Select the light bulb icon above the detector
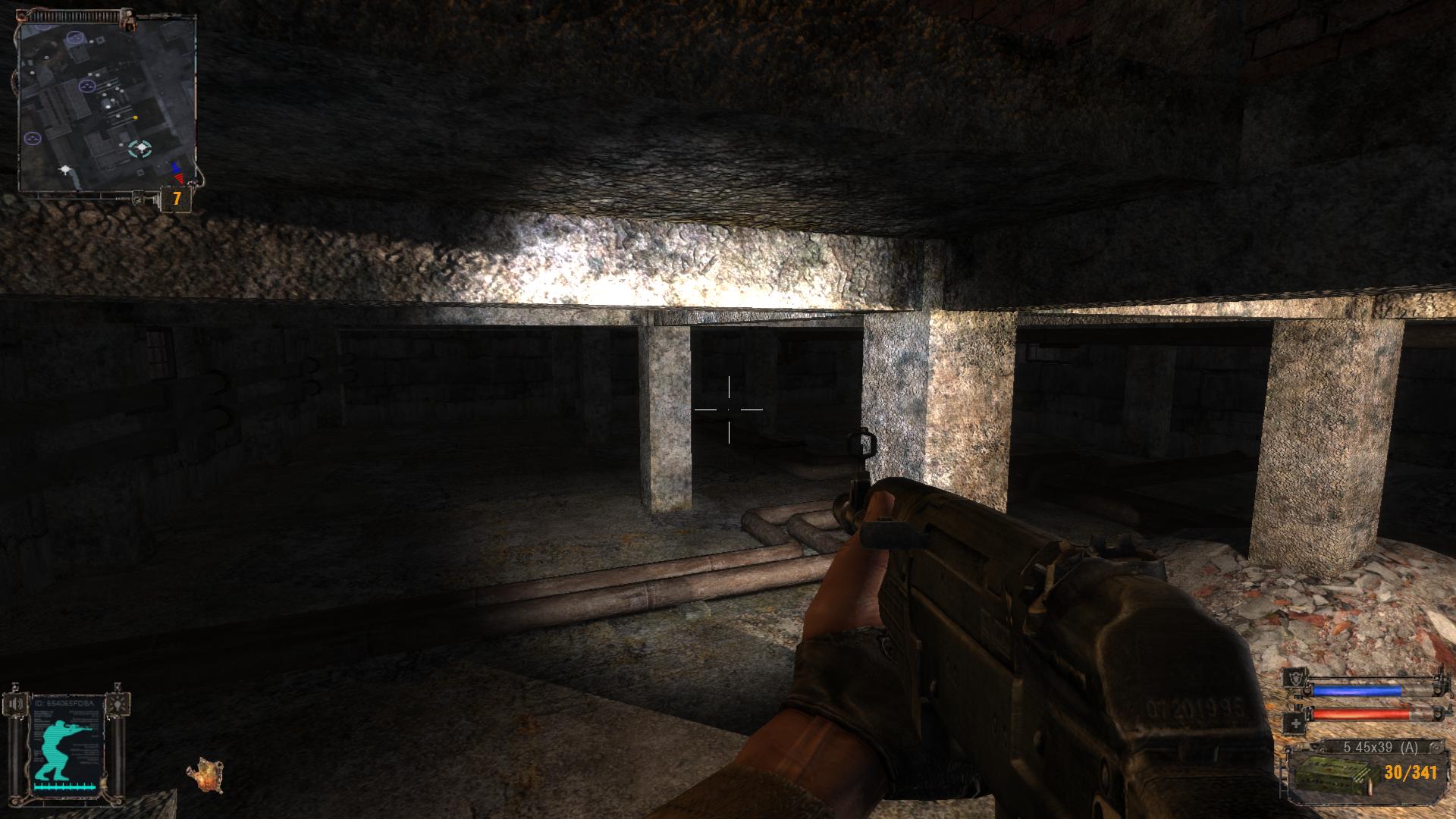1456x819 pixels. 118,704
